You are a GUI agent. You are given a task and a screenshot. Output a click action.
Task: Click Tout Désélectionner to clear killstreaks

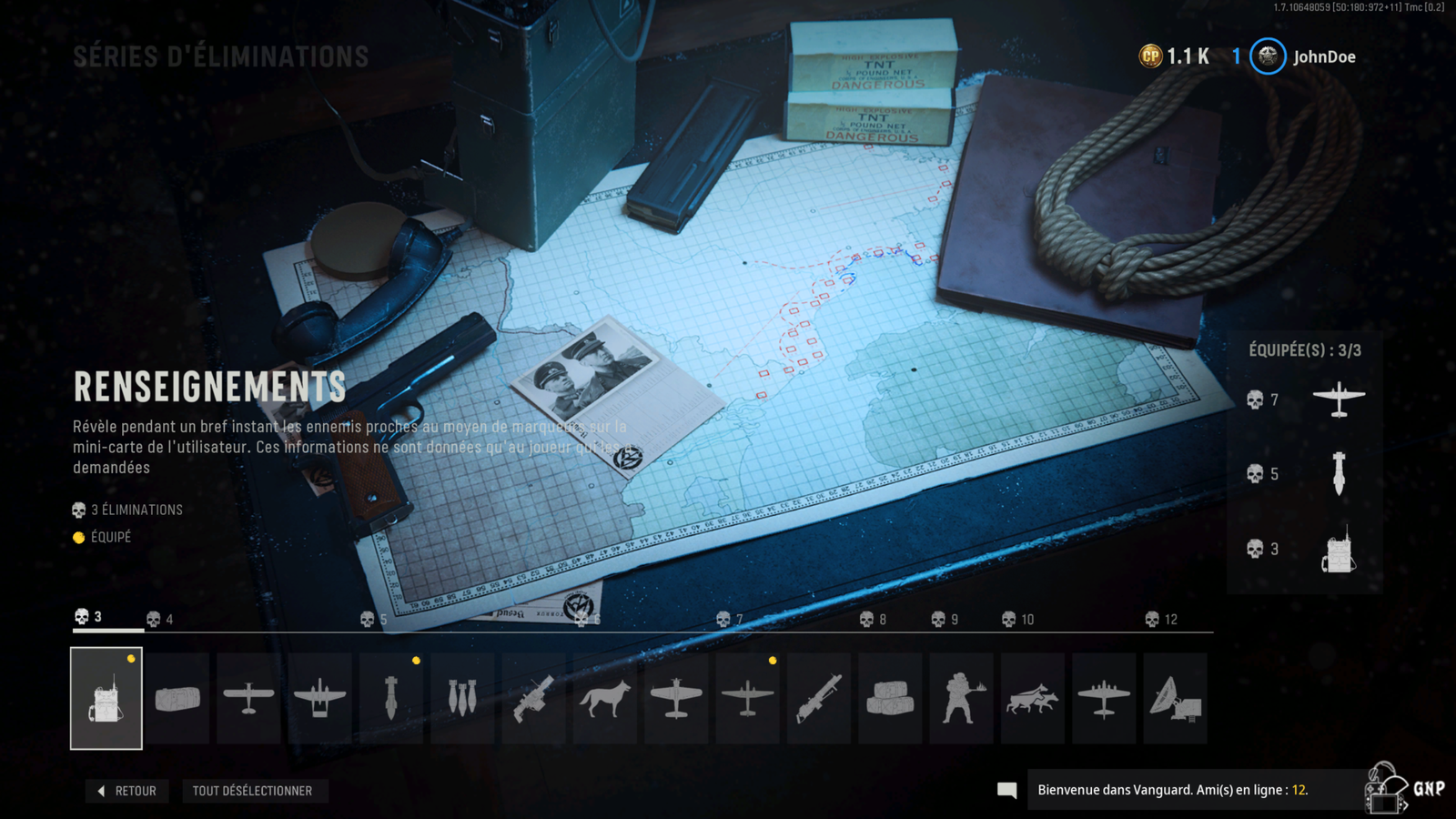point(252,791)
